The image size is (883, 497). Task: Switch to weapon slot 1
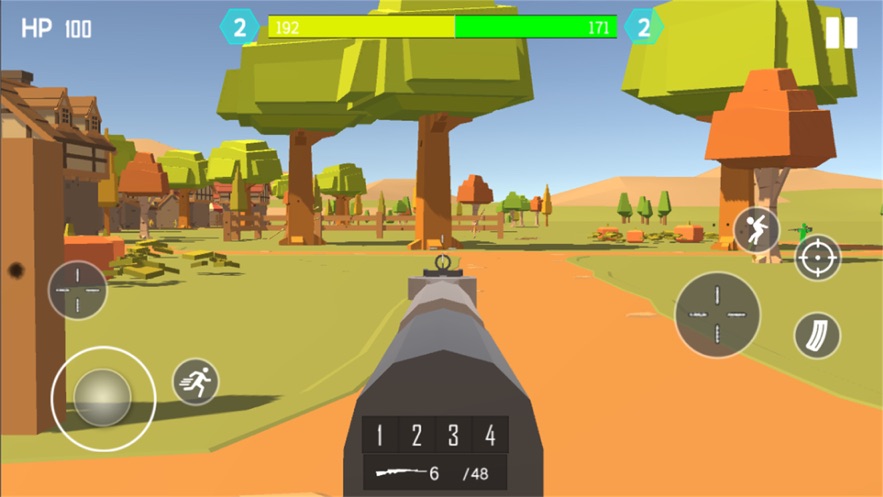click(x=379, y=435)
